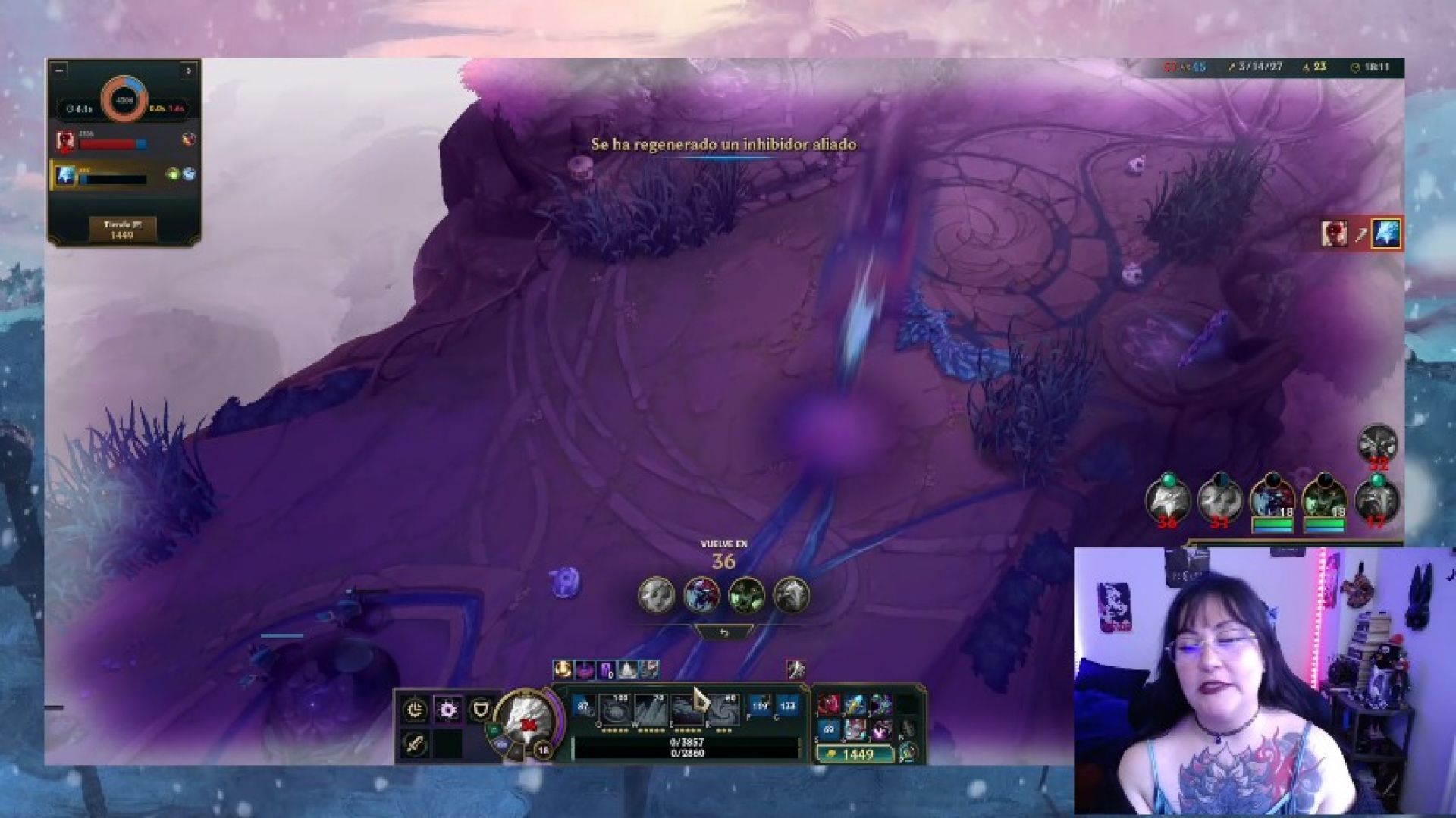Click the gold counter showing 1449
This screenshot has height=818, width=1456.
pyautogui.click(x=855, y=754)
